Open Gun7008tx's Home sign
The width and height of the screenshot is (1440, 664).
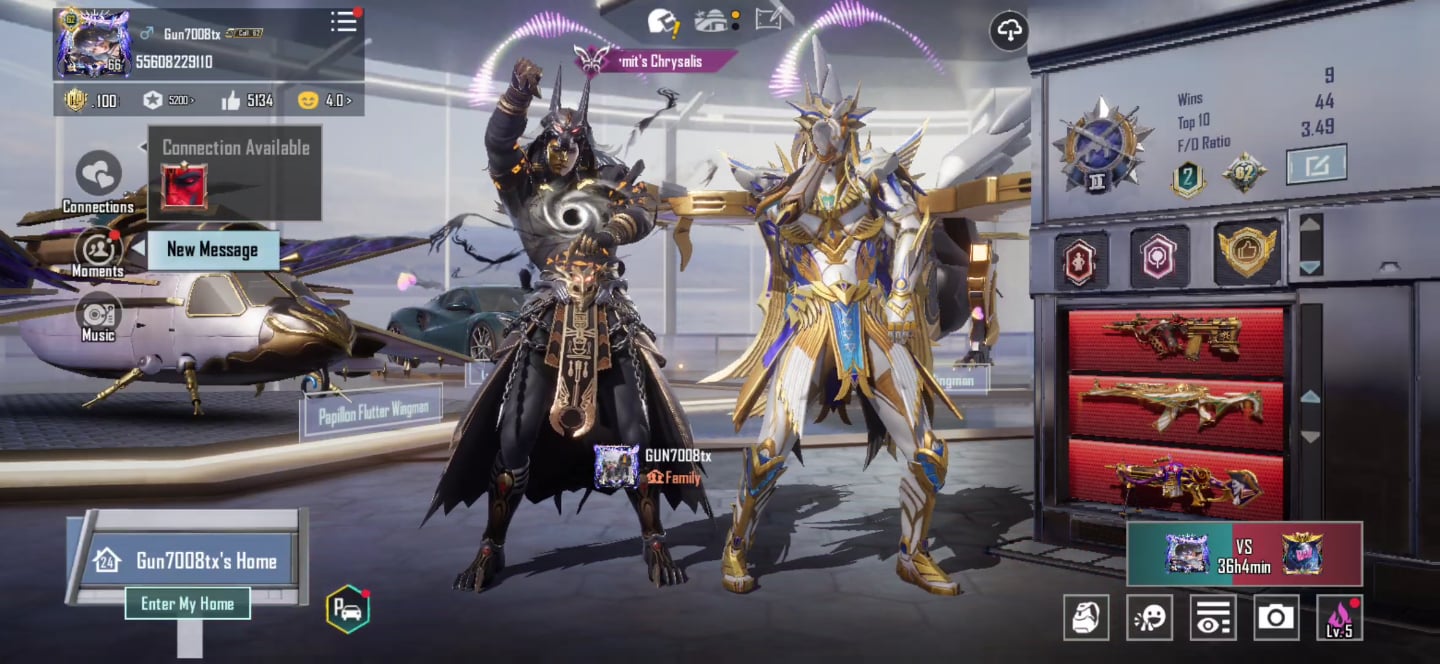click(187, 560)
